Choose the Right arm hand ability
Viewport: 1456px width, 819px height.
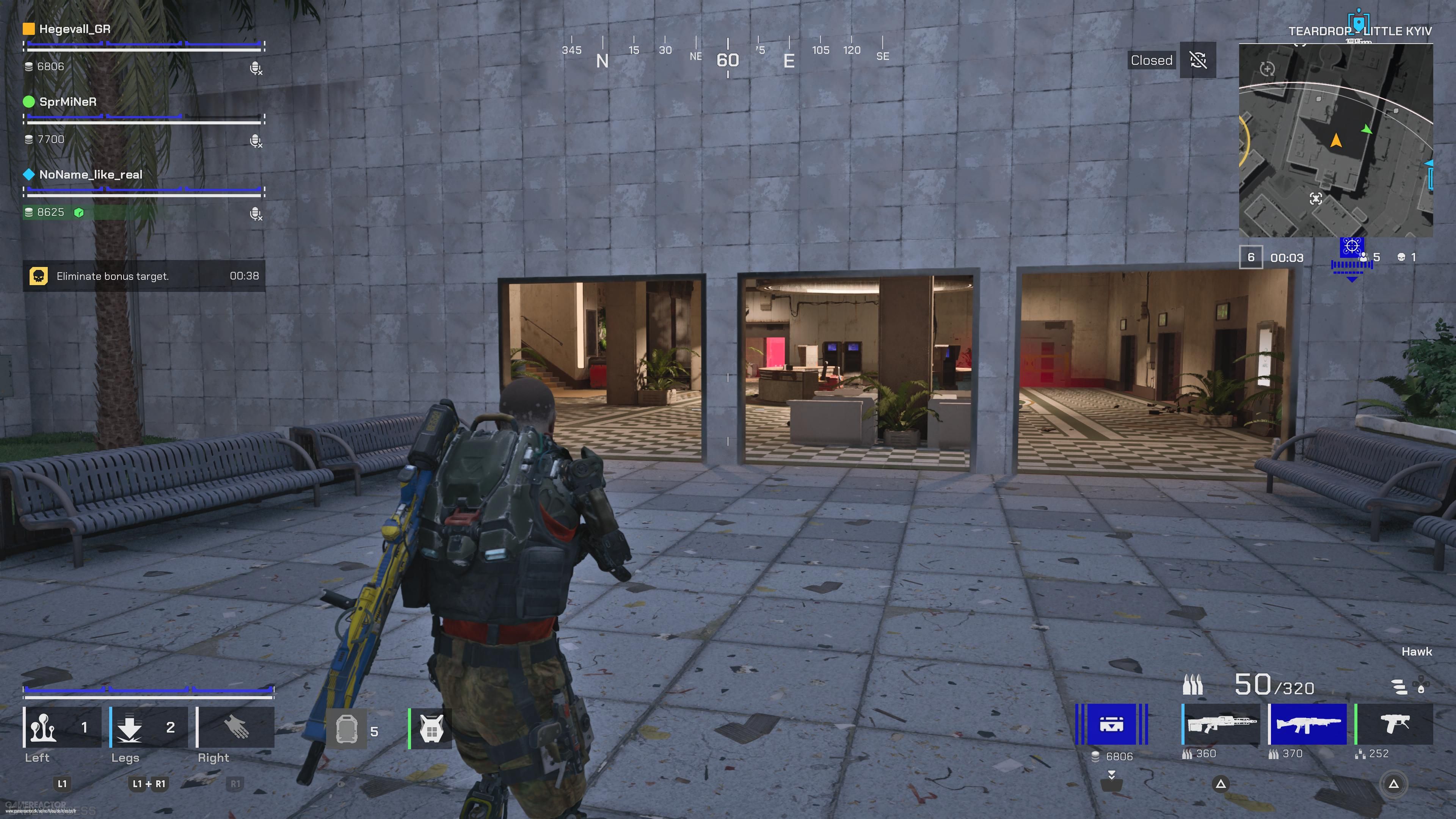point(236,728)
